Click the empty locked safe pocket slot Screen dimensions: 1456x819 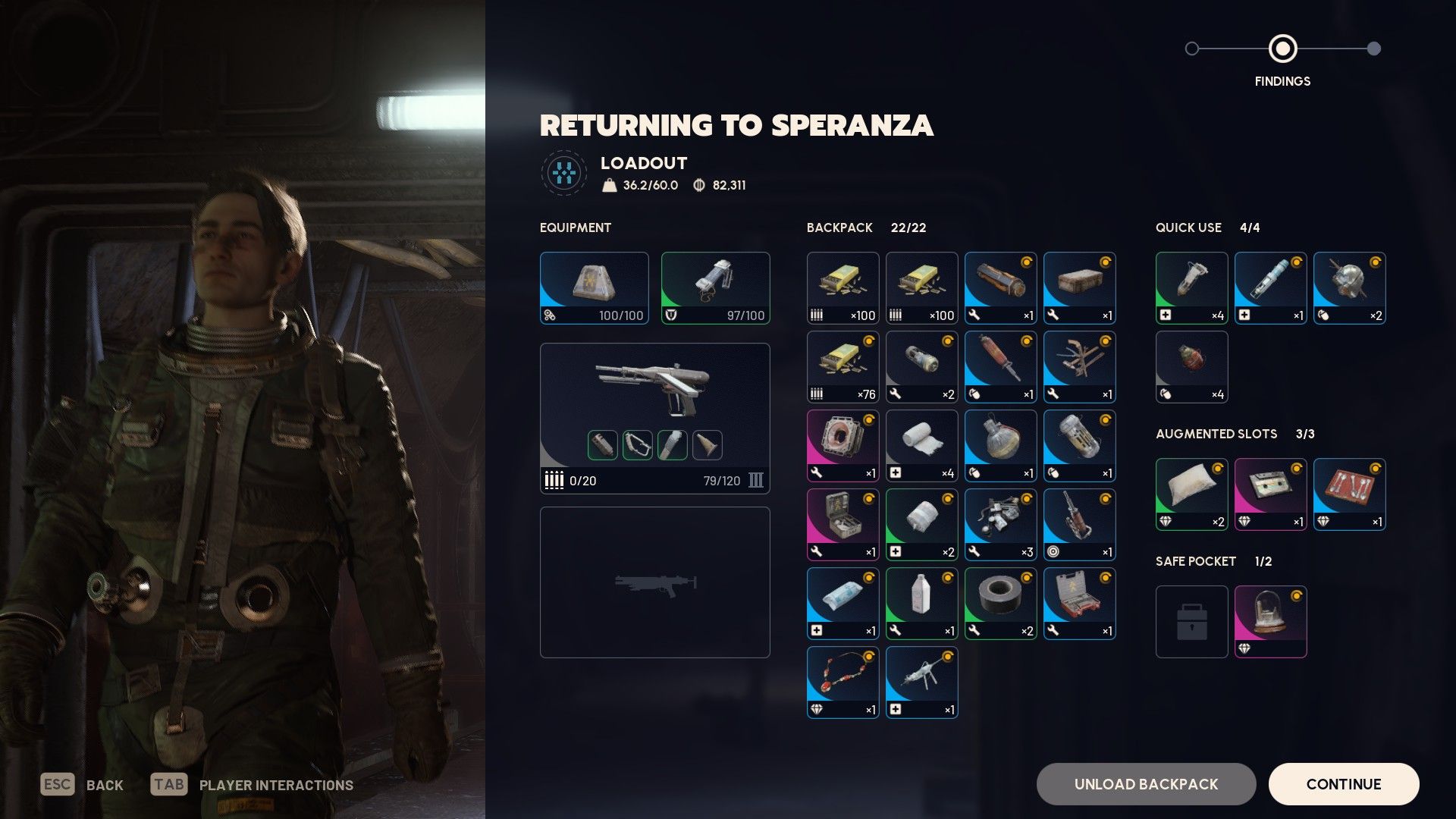(x=1191, y=622)
